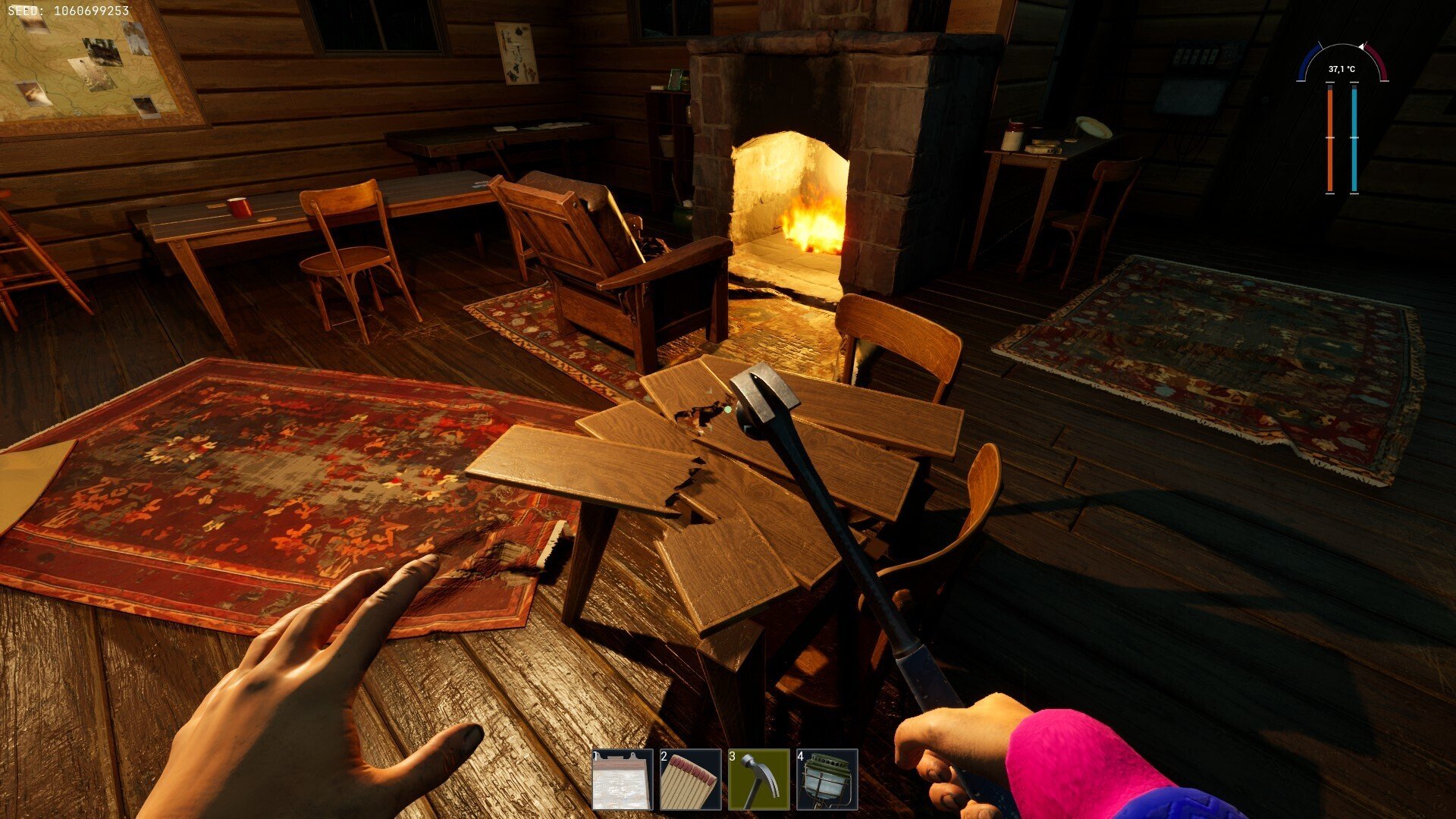Switch to the lantern in slot 4
Screen dimensions: 1456x819
(x=827, y=780)
